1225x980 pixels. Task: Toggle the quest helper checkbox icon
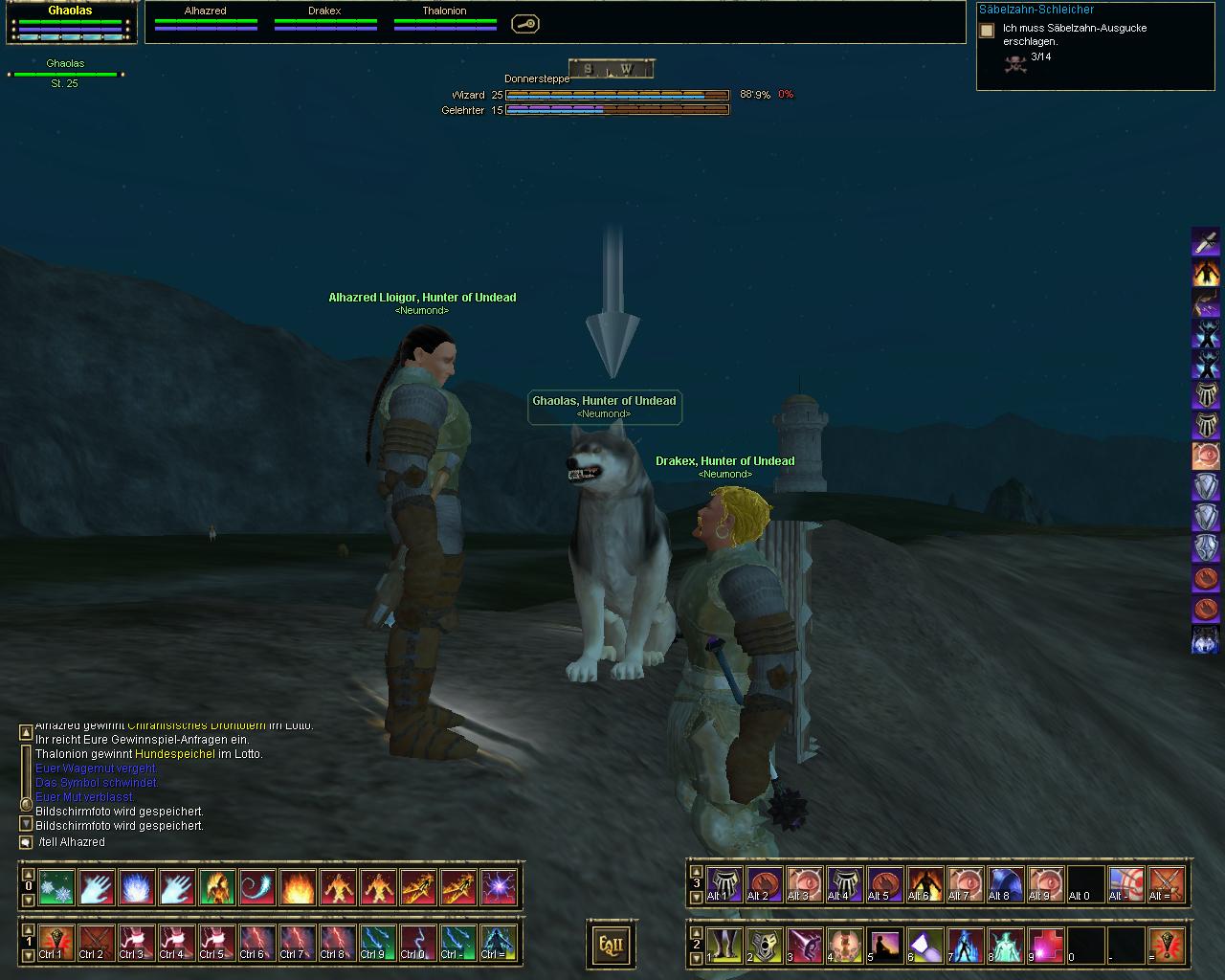point(987,31)
